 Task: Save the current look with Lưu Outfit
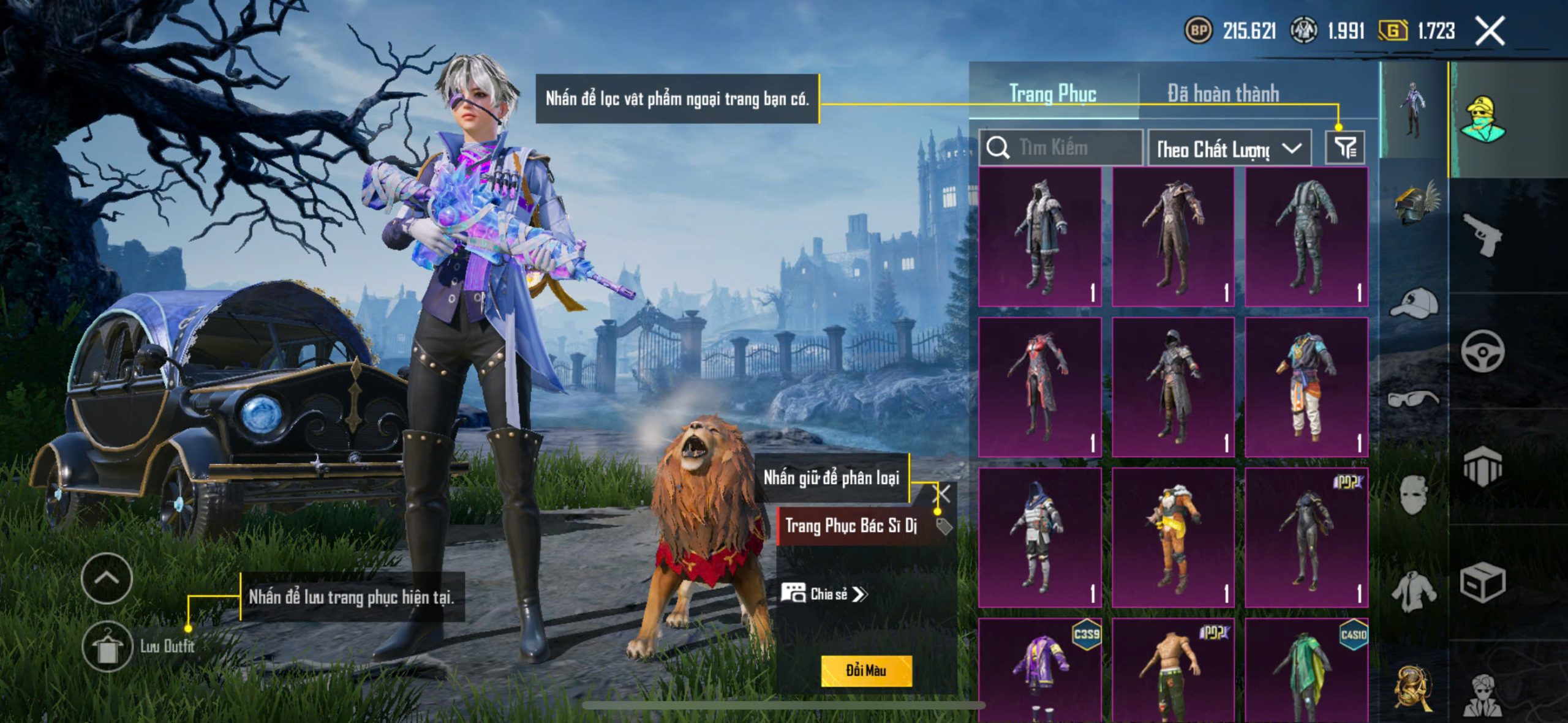coord(108,646)
